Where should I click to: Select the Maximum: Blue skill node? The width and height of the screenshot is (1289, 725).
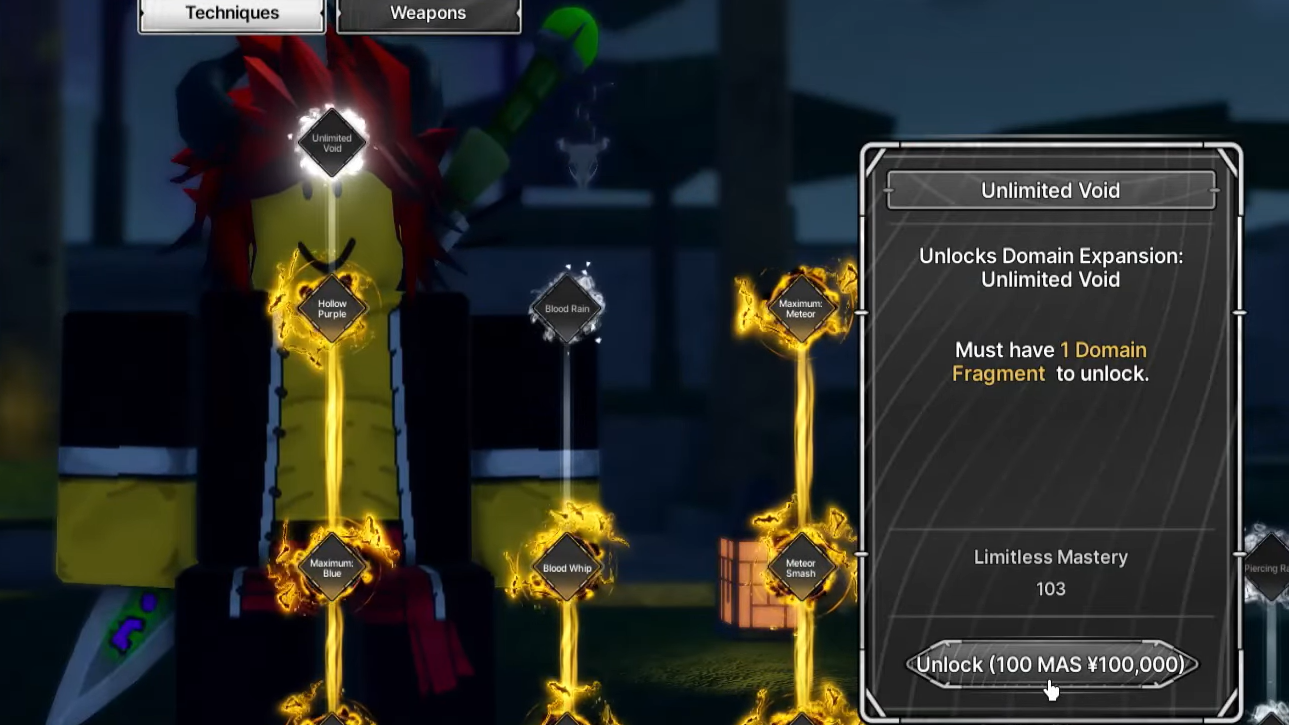click(332, 568)
